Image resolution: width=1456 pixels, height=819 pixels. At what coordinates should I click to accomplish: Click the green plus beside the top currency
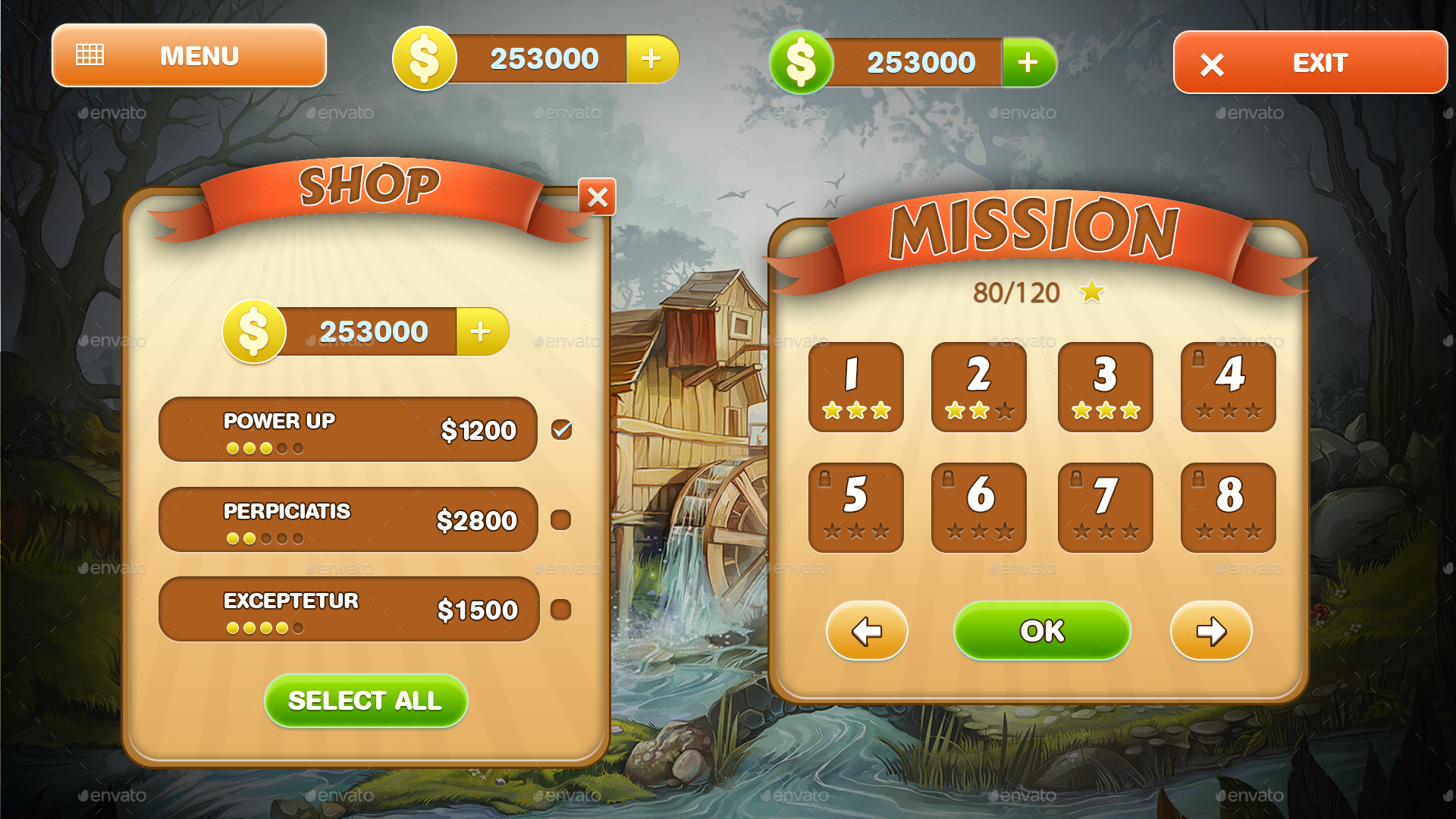(x=1028, y=62)
